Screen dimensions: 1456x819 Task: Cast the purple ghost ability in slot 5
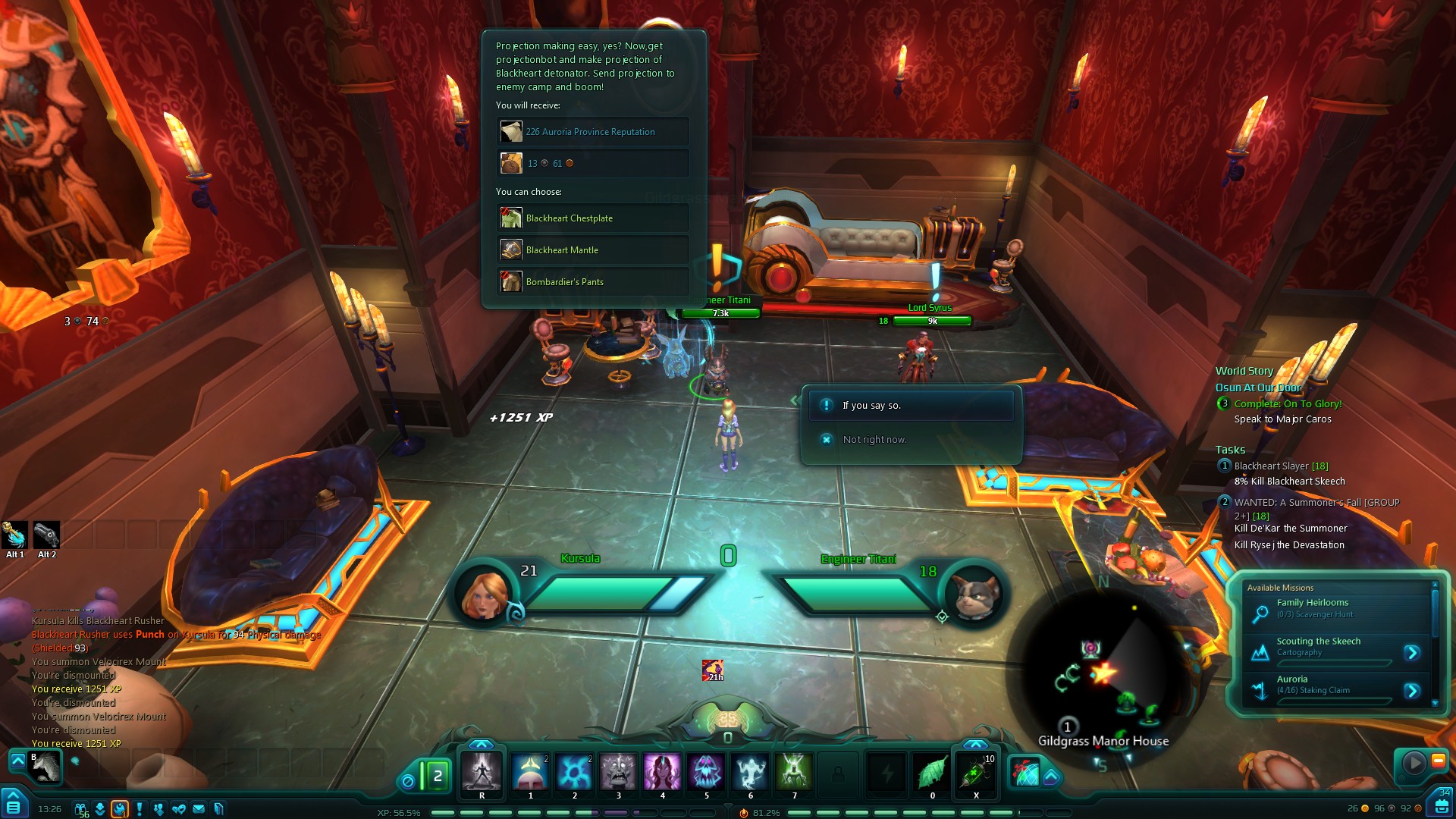pyautogui.click(x=706, y=773)
